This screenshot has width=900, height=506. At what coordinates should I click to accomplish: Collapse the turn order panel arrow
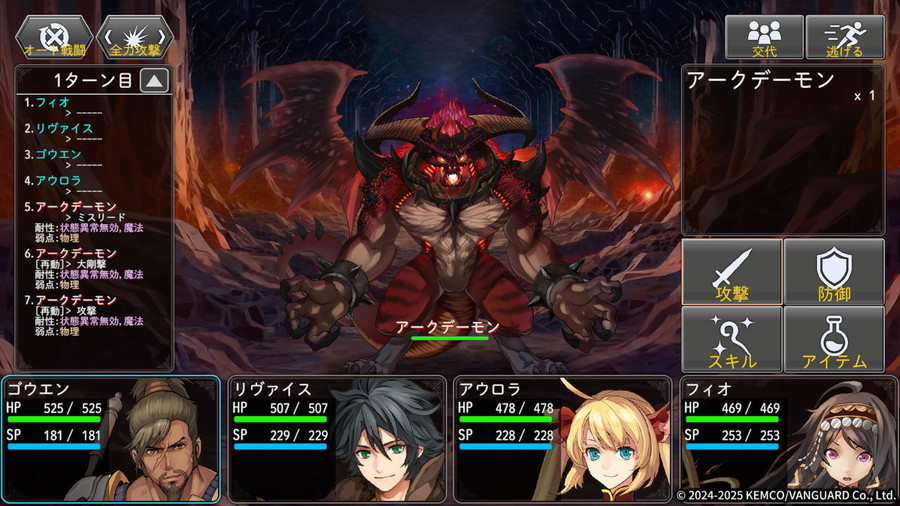tap(153, 82)
